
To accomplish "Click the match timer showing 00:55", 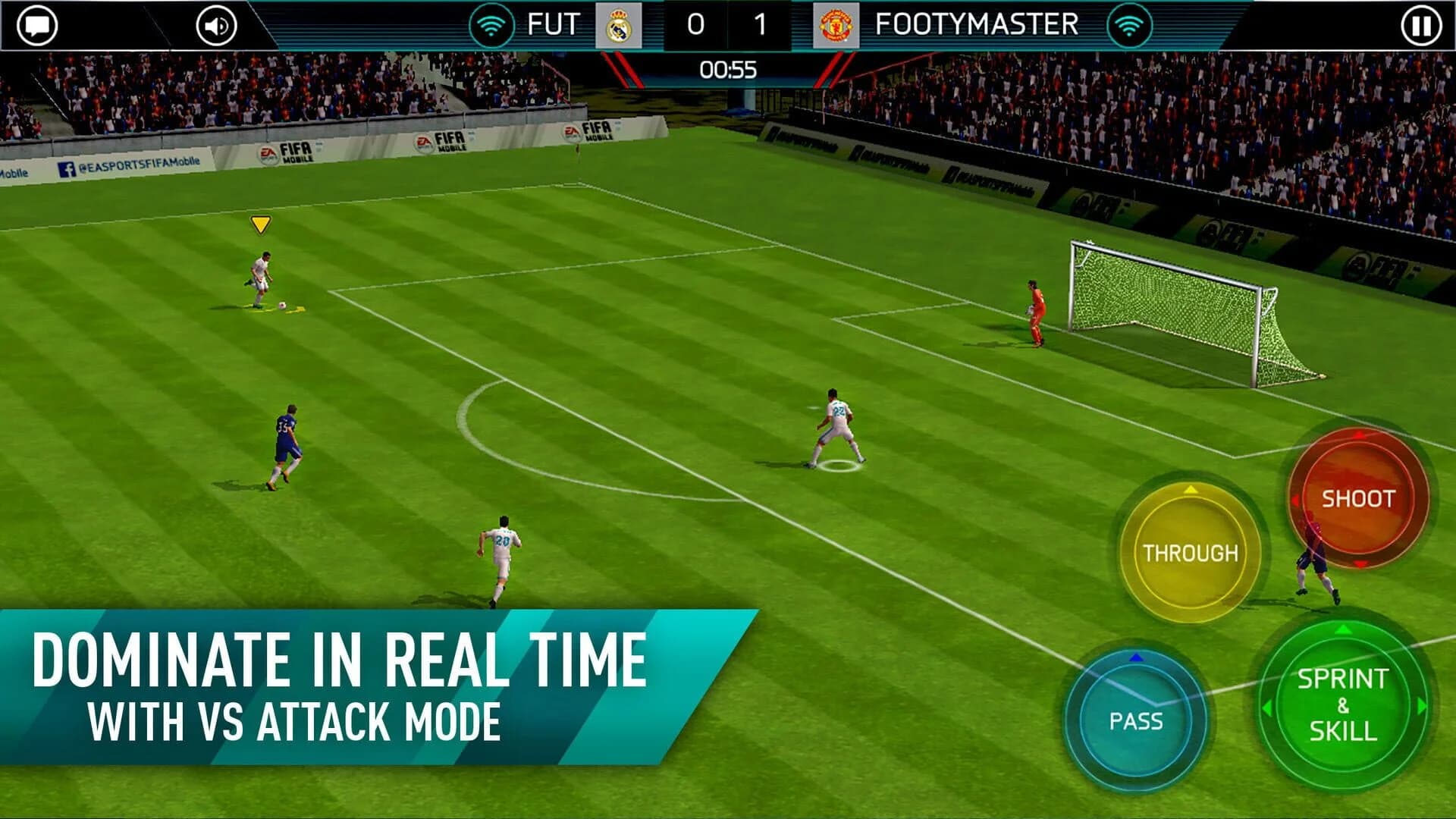I will pyautogui.click(x=727, y=67).
